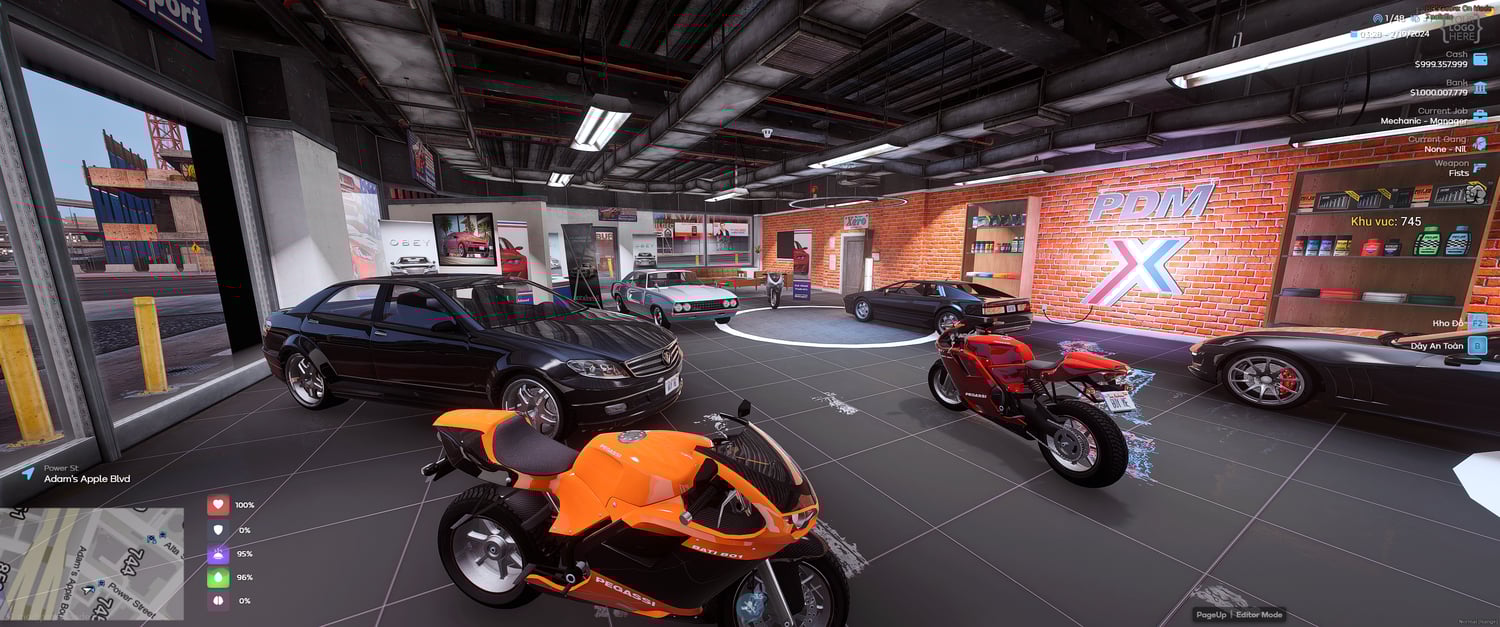This screenshot has width=1500, height=627.
Task: Select the shield armor icon
Action: pyautogui.click(x=218, y=530)
